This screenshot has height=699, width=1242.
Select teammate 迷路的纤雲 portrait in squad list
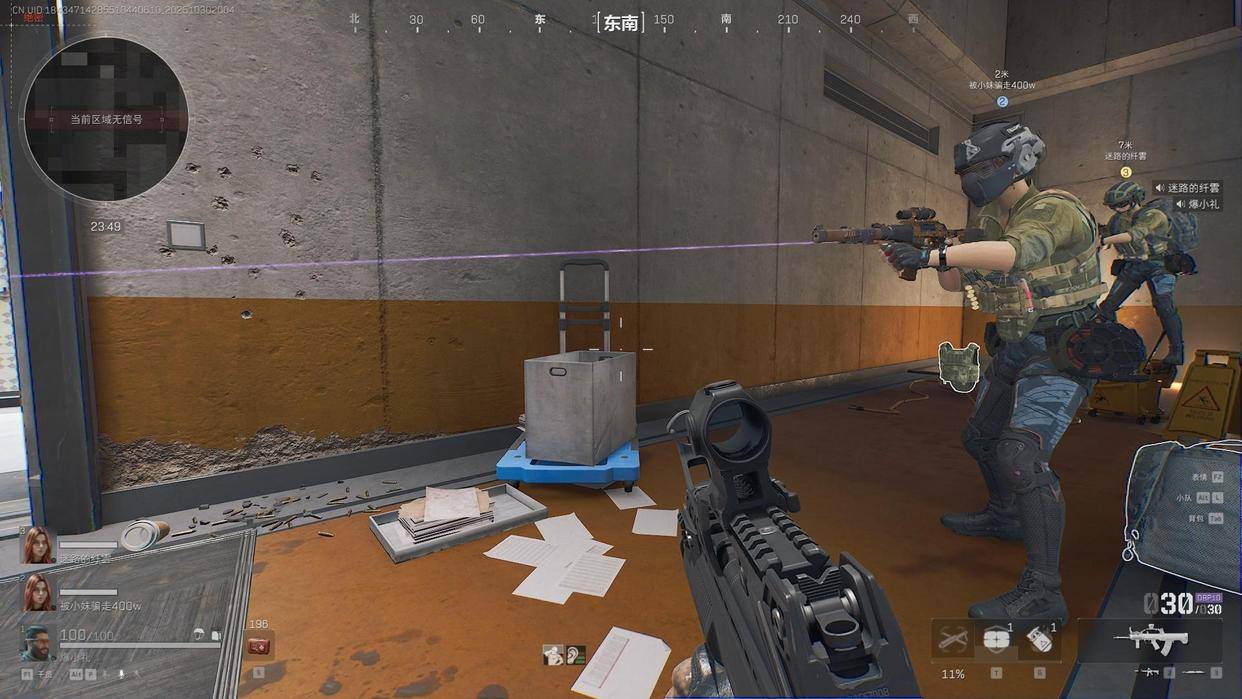[x=38, y=545]
